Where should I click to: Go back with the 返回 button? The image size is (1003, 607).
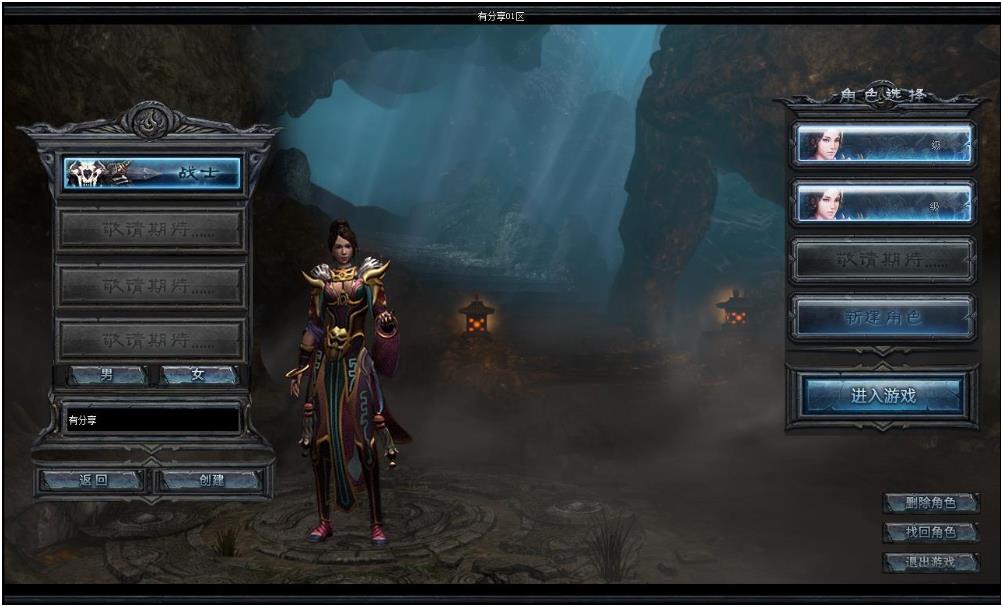point(92,481)
